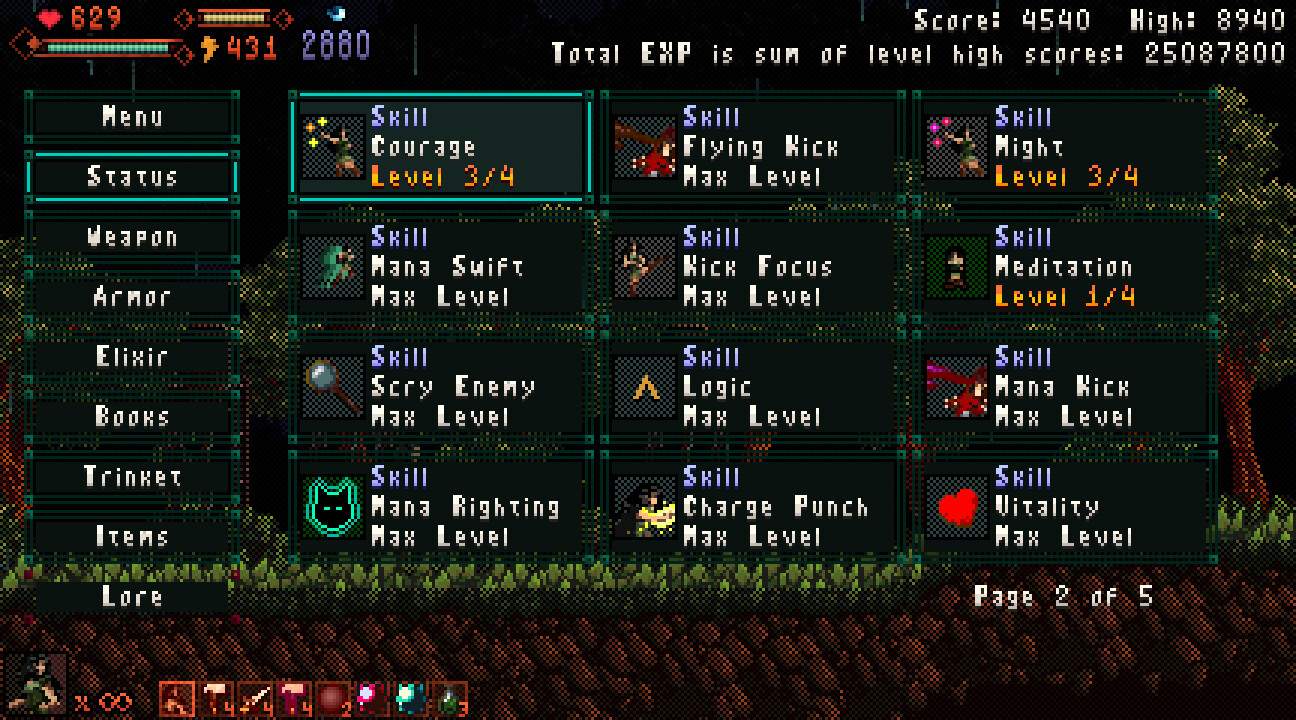Choose the Trinket category
The width and height of the screenshot is (1296, 720).
132,477
